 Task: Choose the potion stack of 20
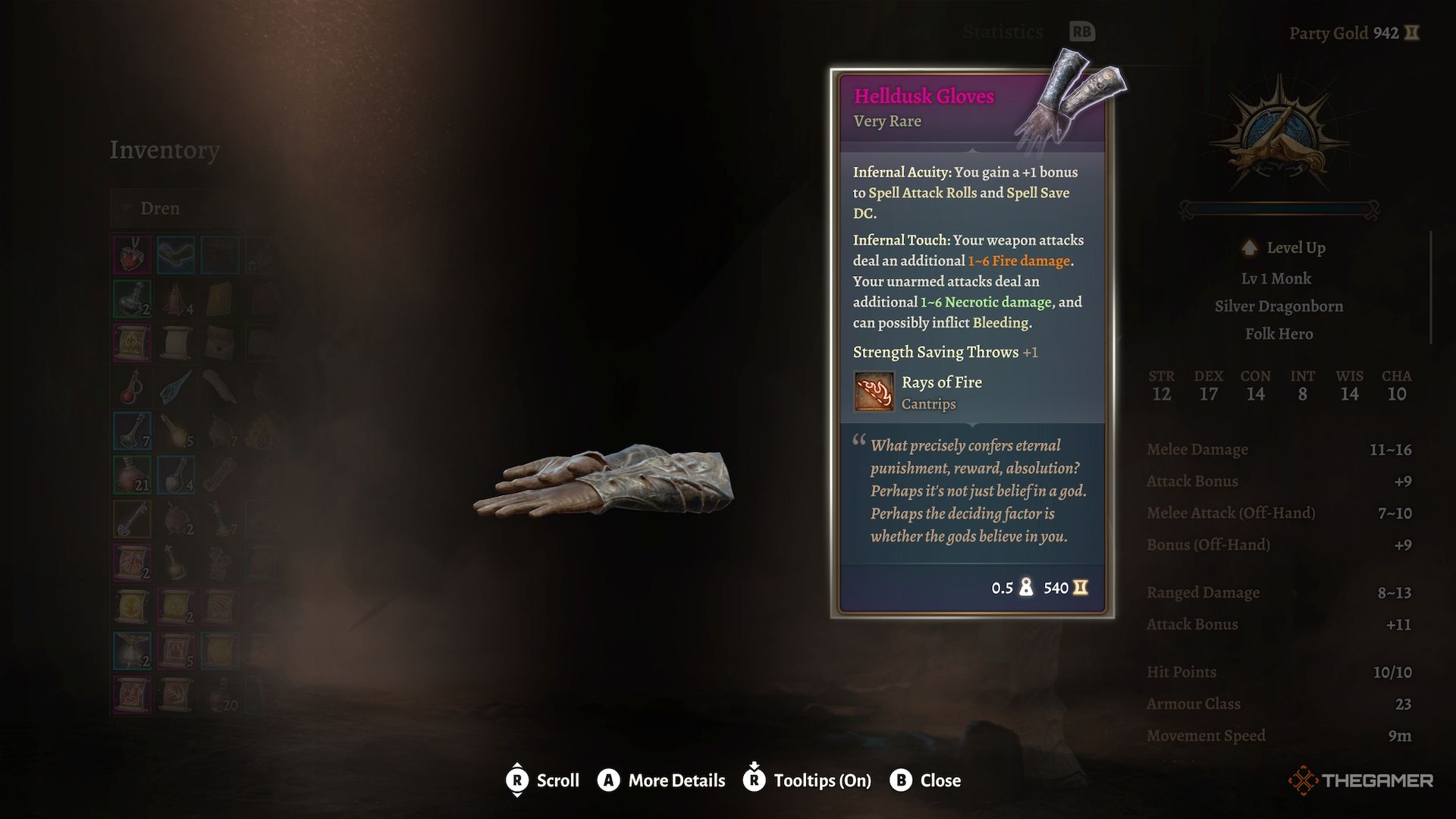click(220, 695)
